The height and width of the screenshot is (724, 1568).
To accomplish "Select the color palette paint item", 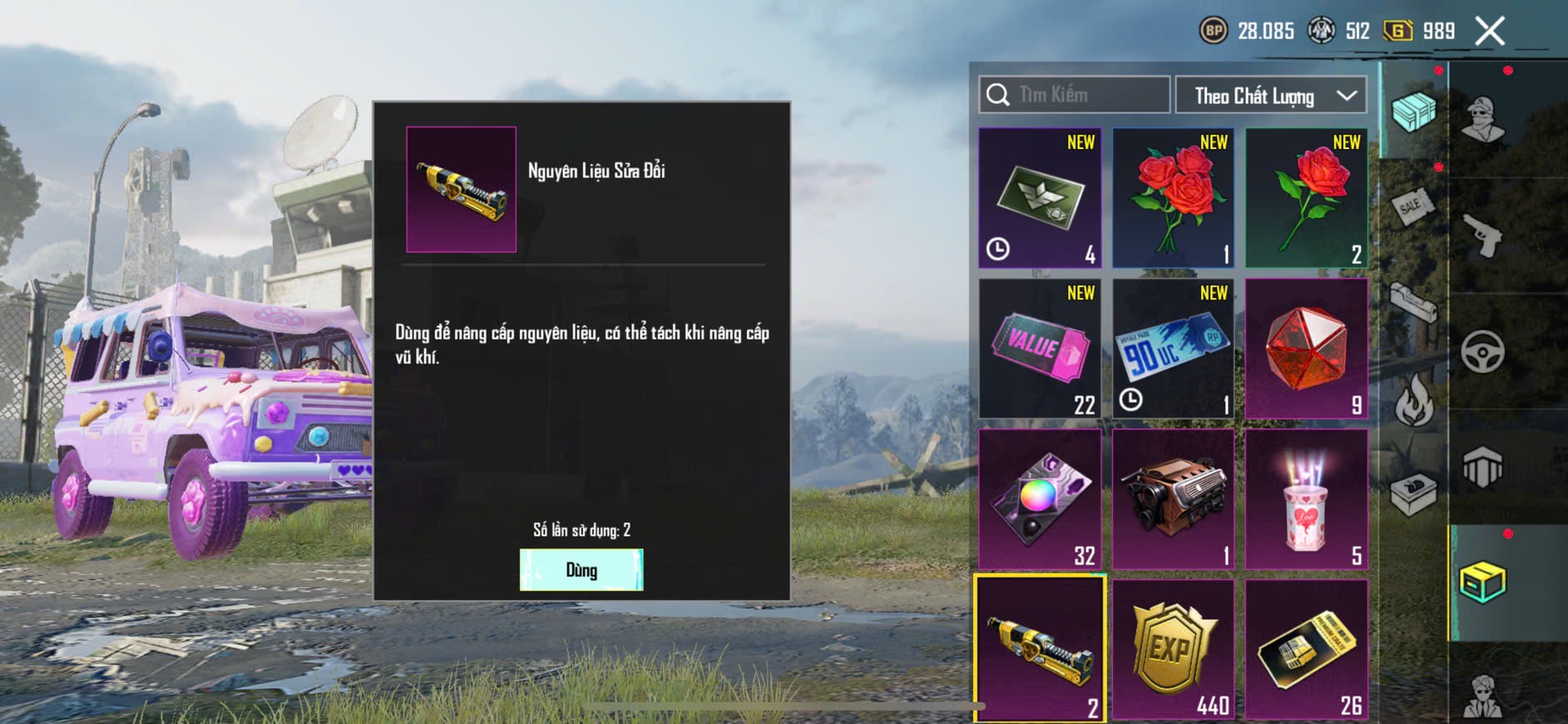I will (x=1040, y=499).
